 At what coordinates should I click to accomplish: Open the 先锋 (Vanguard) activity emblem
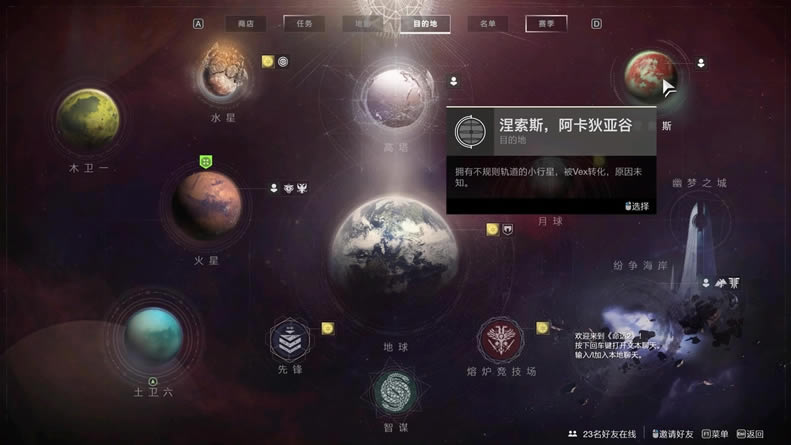[x=289, y=340]
